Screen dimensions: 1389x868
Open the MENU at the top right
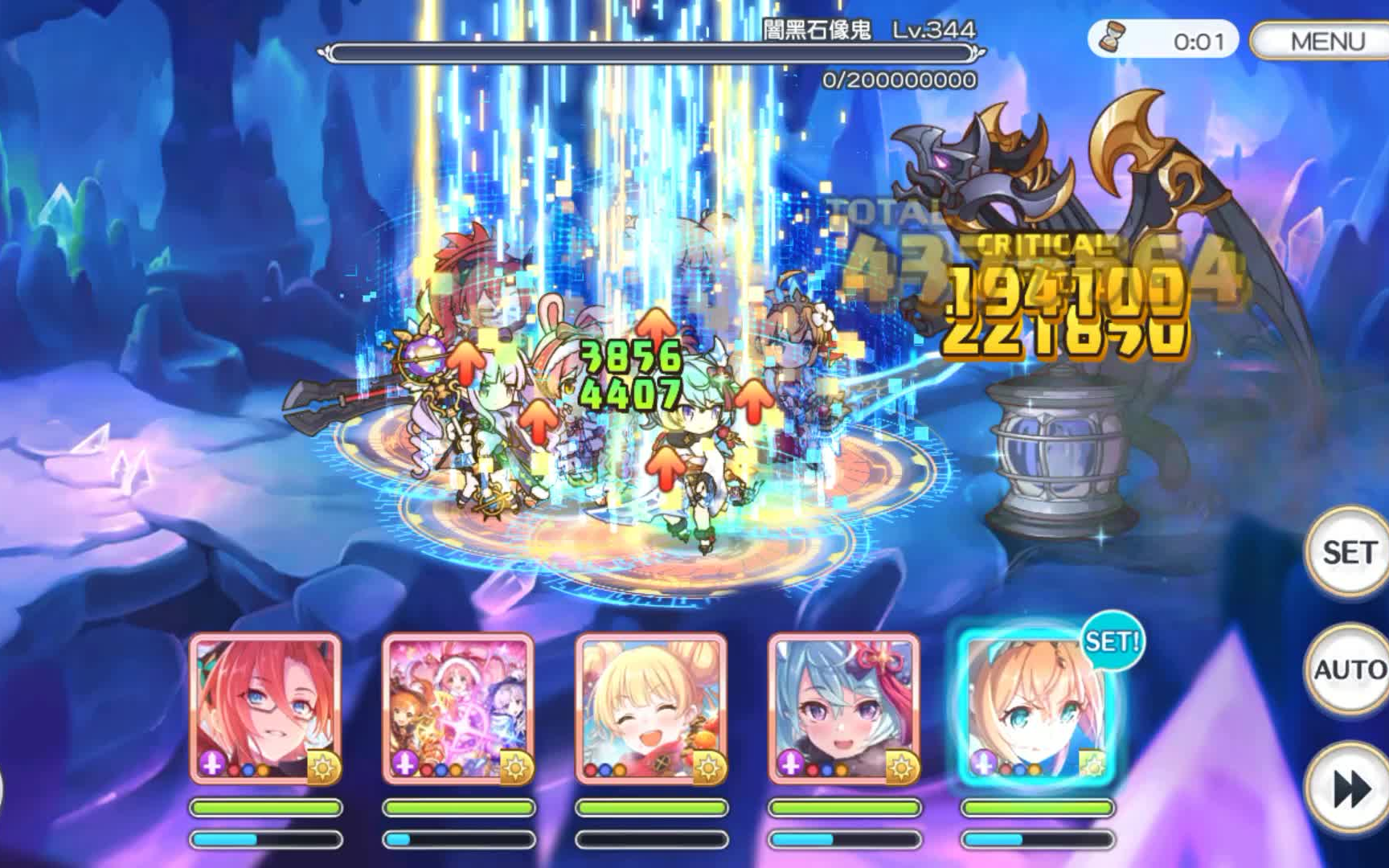click(1330, 37)
